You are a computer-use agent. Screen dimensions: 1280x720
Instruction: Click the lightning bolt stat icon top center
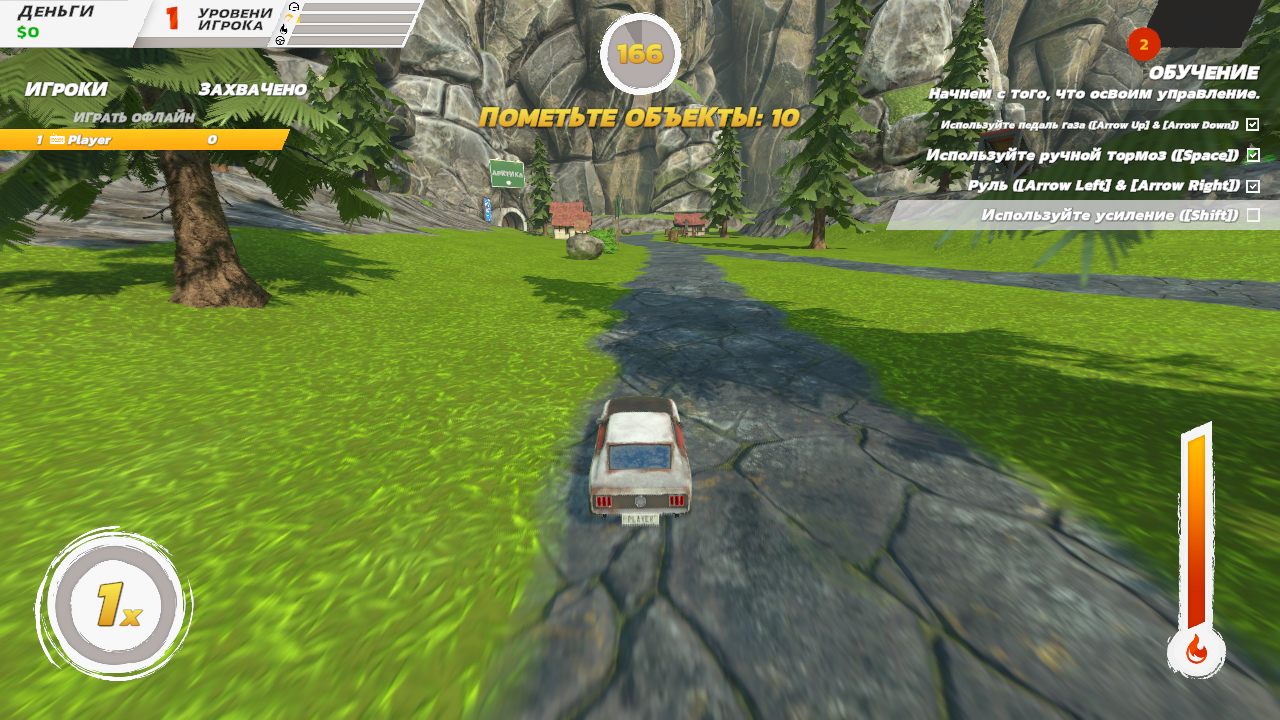coord(291,18)
